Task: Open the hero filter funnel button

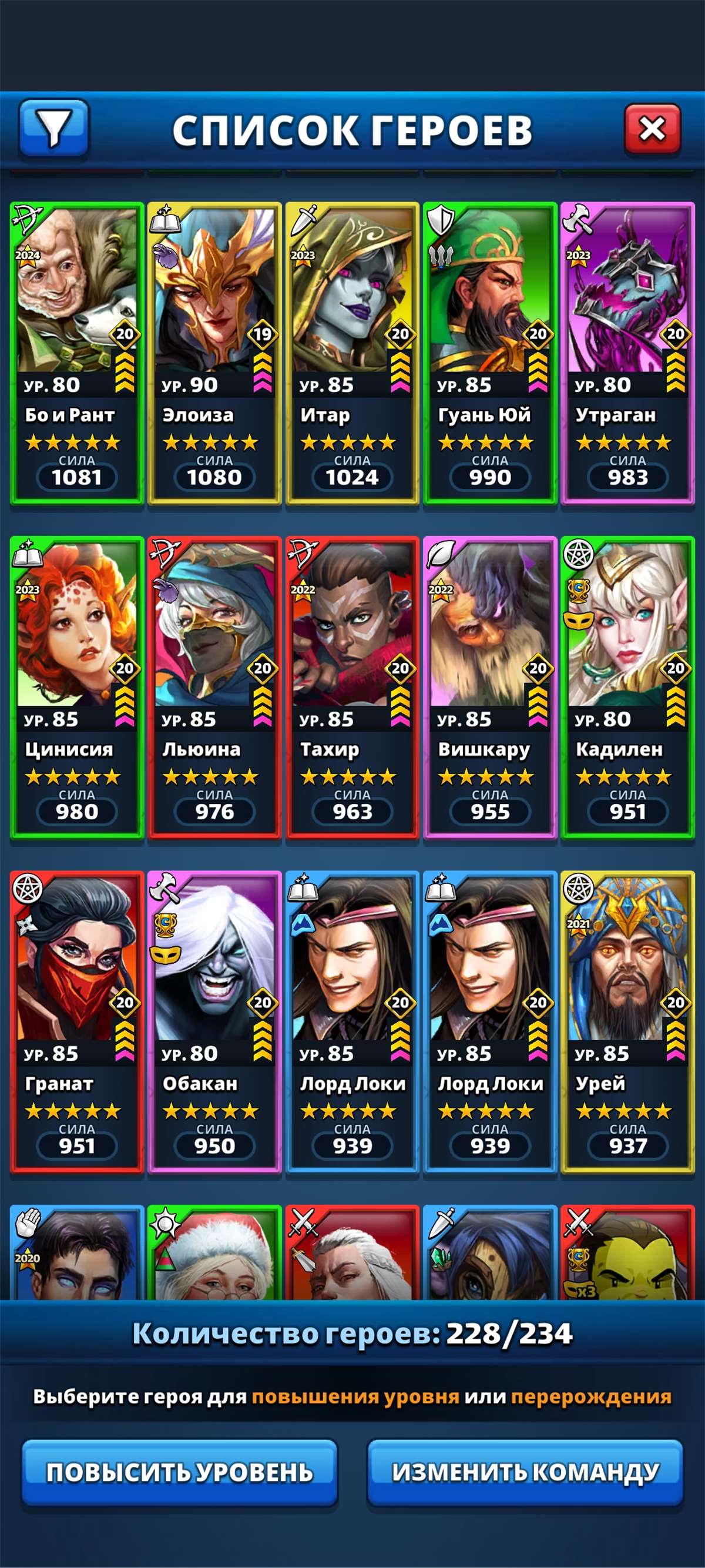Action: [54, 128]
